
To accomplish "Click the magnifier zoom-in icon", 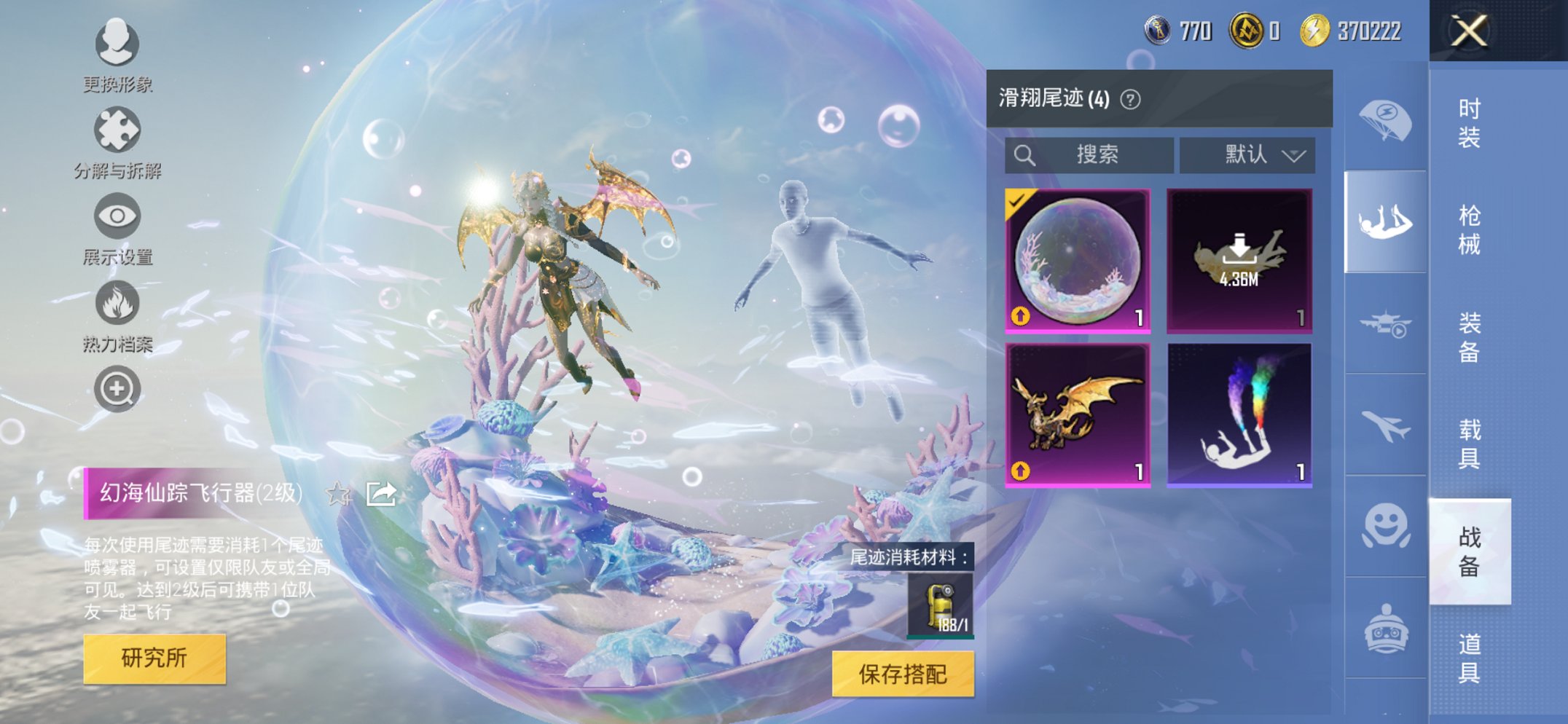I will (117, 387).
